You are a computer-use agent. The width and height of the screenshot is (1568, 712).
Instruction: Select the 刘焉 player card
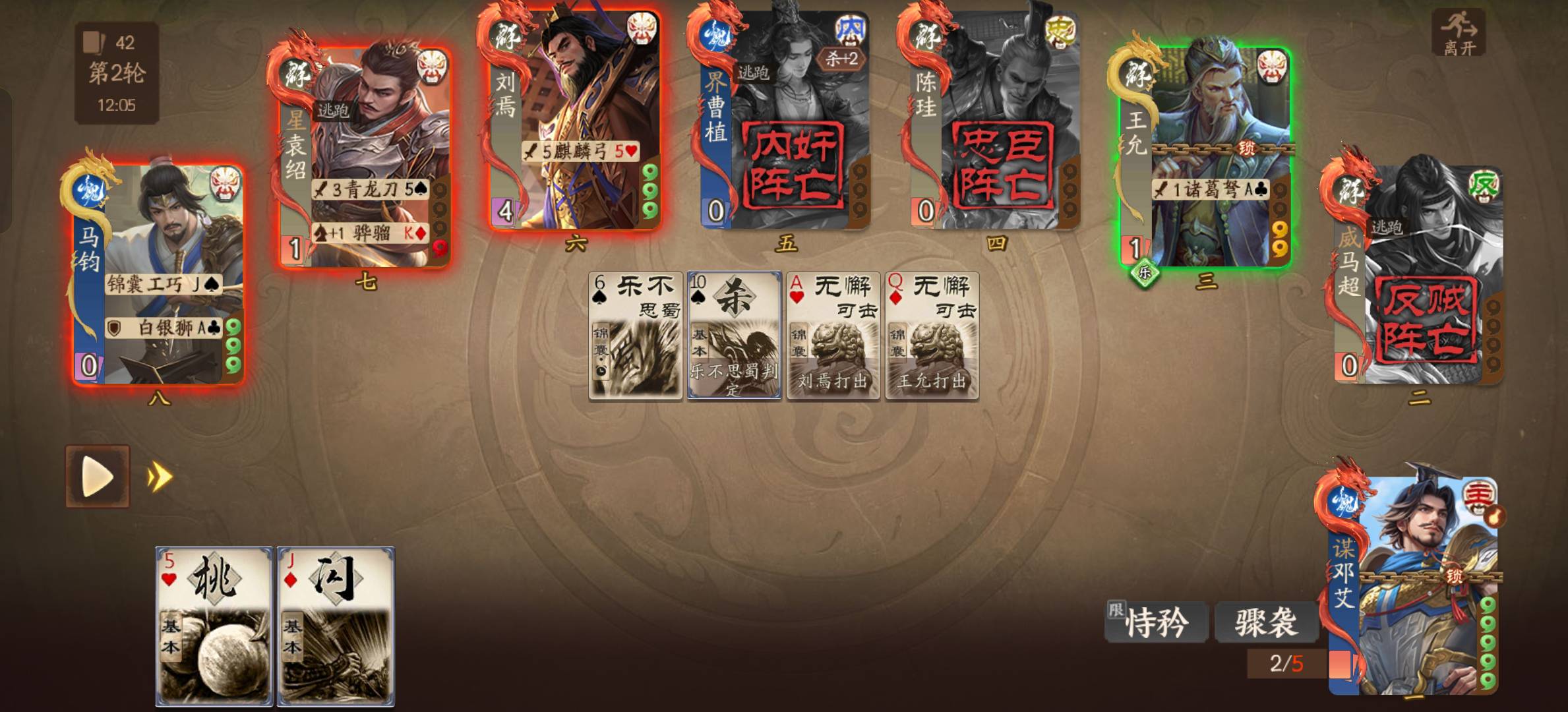pyautogui.click(x=575, y=119)
